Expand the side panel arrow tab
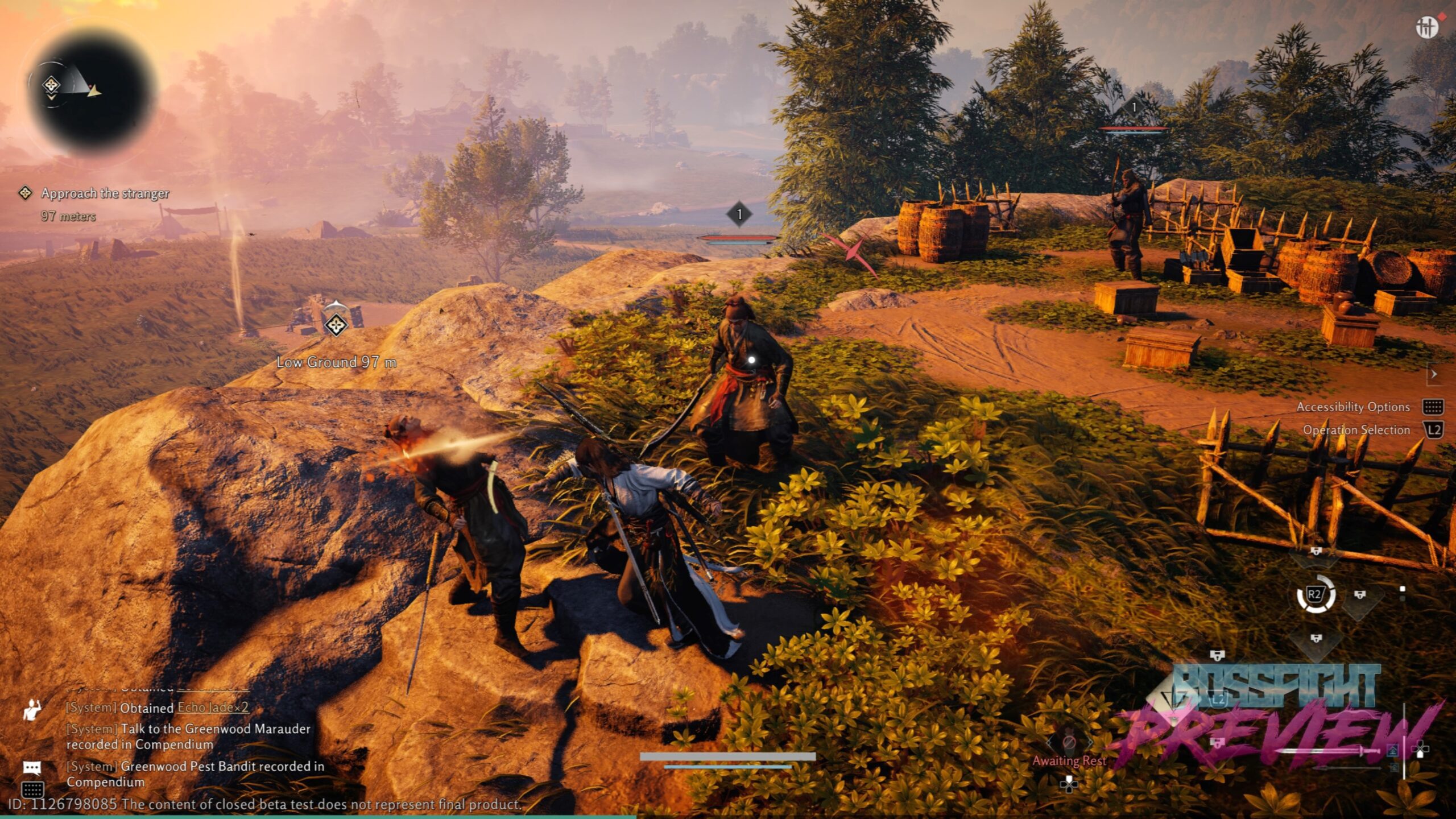This screenshot has width=1456, height=819. [x=1434, y=374]
